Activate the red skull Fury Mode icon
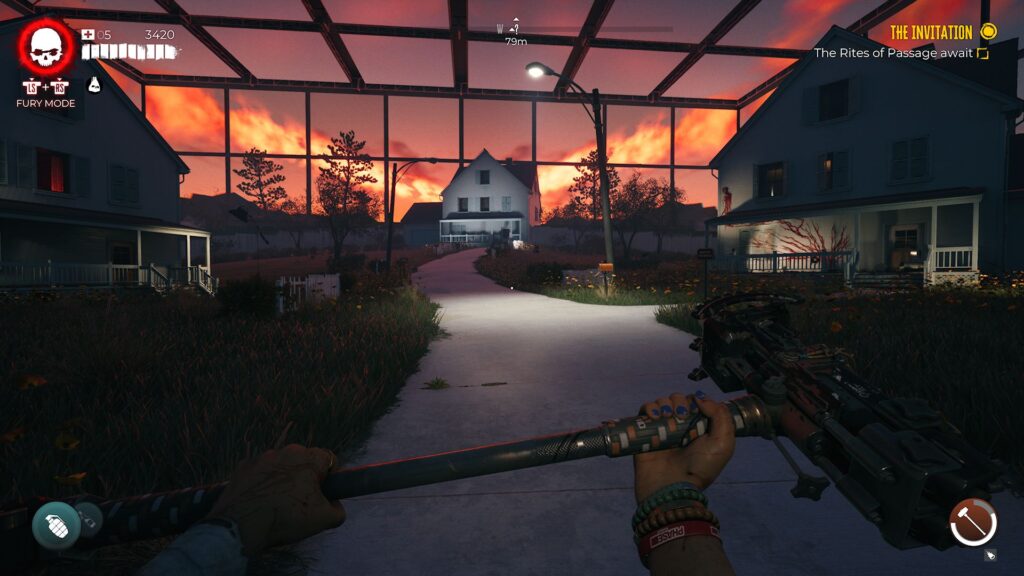This screenshot has width=1024, height=576. (x=46, y=46)
